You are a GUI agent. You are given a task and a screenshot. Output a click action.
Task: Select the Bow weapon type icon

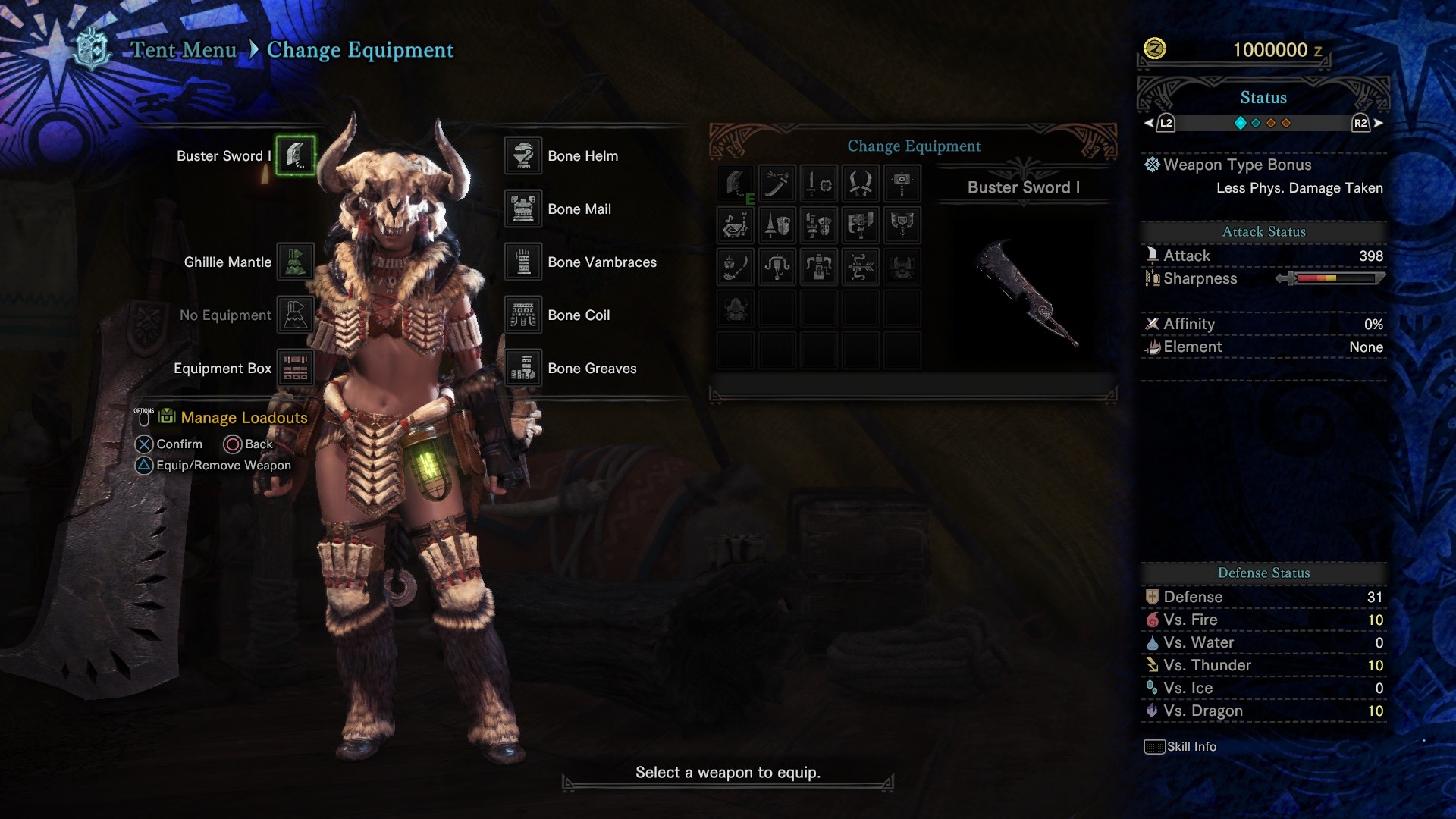(x=861, y=267)
